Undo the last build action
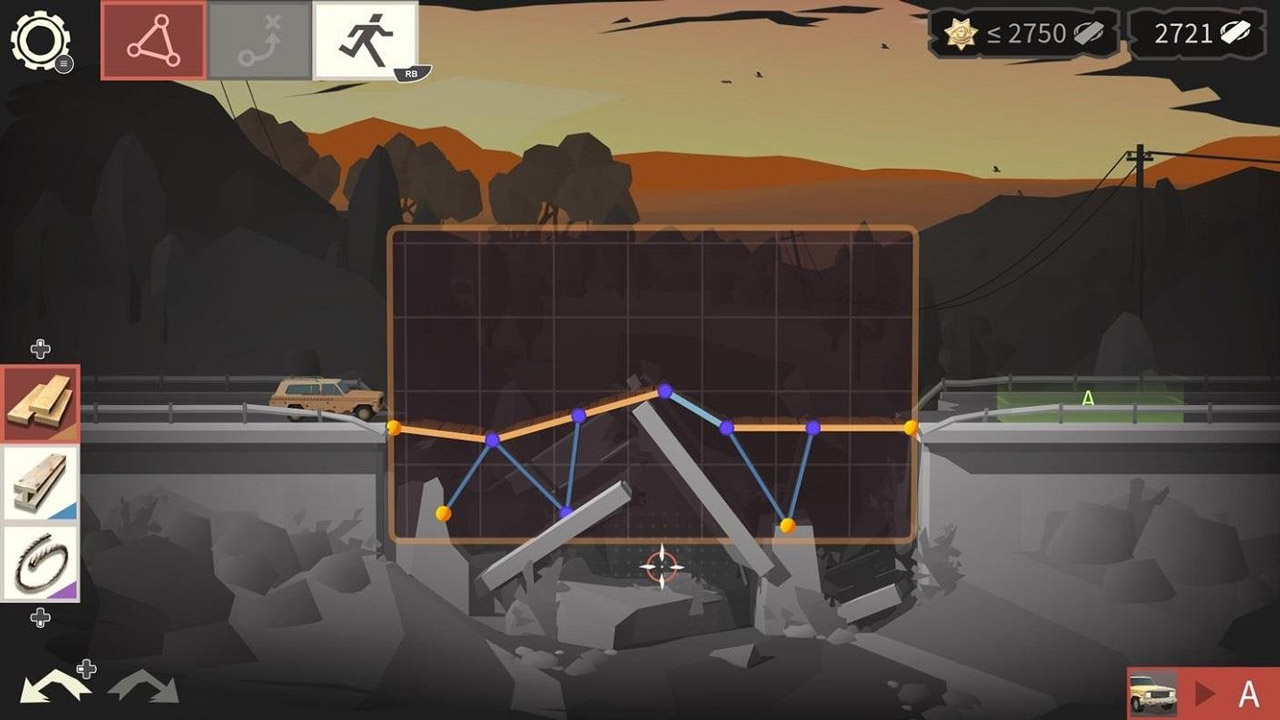Viewport: 1280px width, 720px height. pyautogui.click(x=52, y=687)
